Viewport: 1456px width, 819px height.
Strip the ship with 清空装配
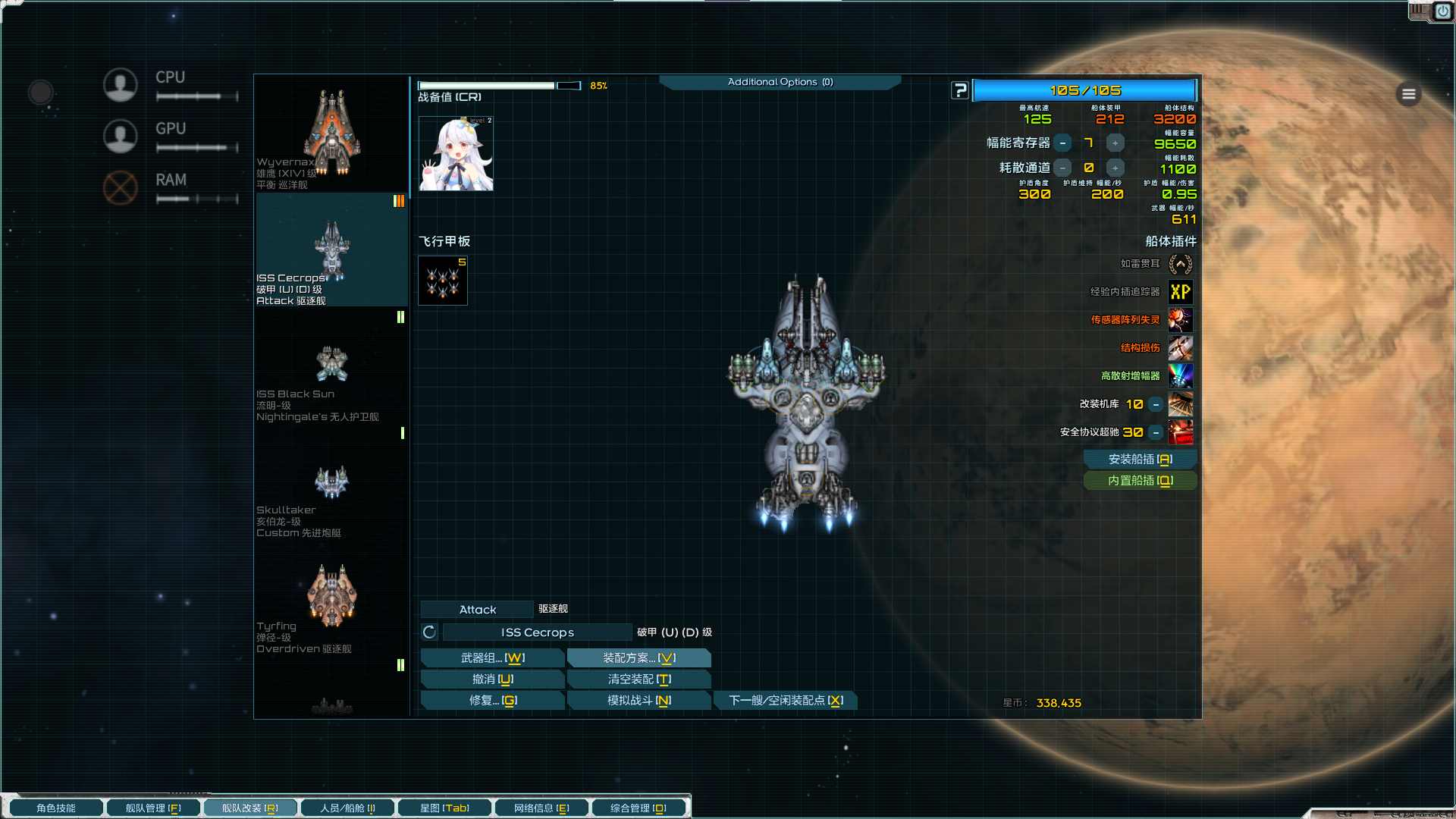pos(639,679)
